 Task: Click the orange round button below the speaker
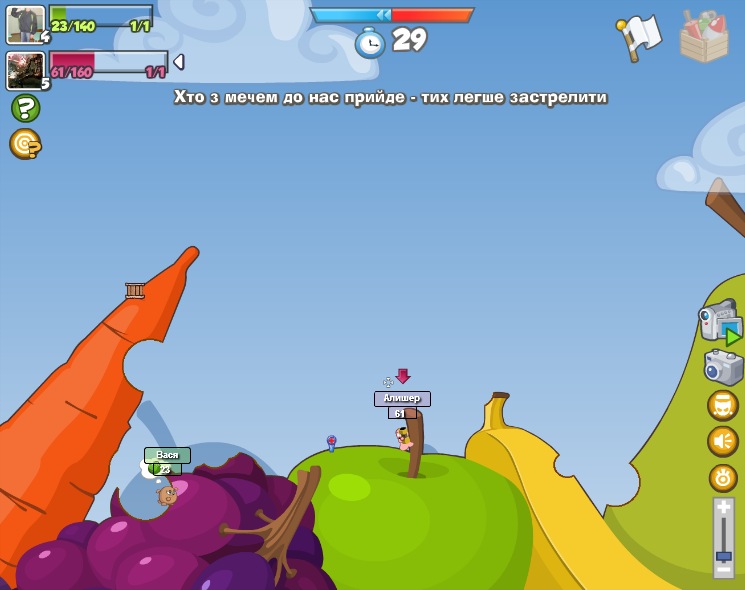723,477
